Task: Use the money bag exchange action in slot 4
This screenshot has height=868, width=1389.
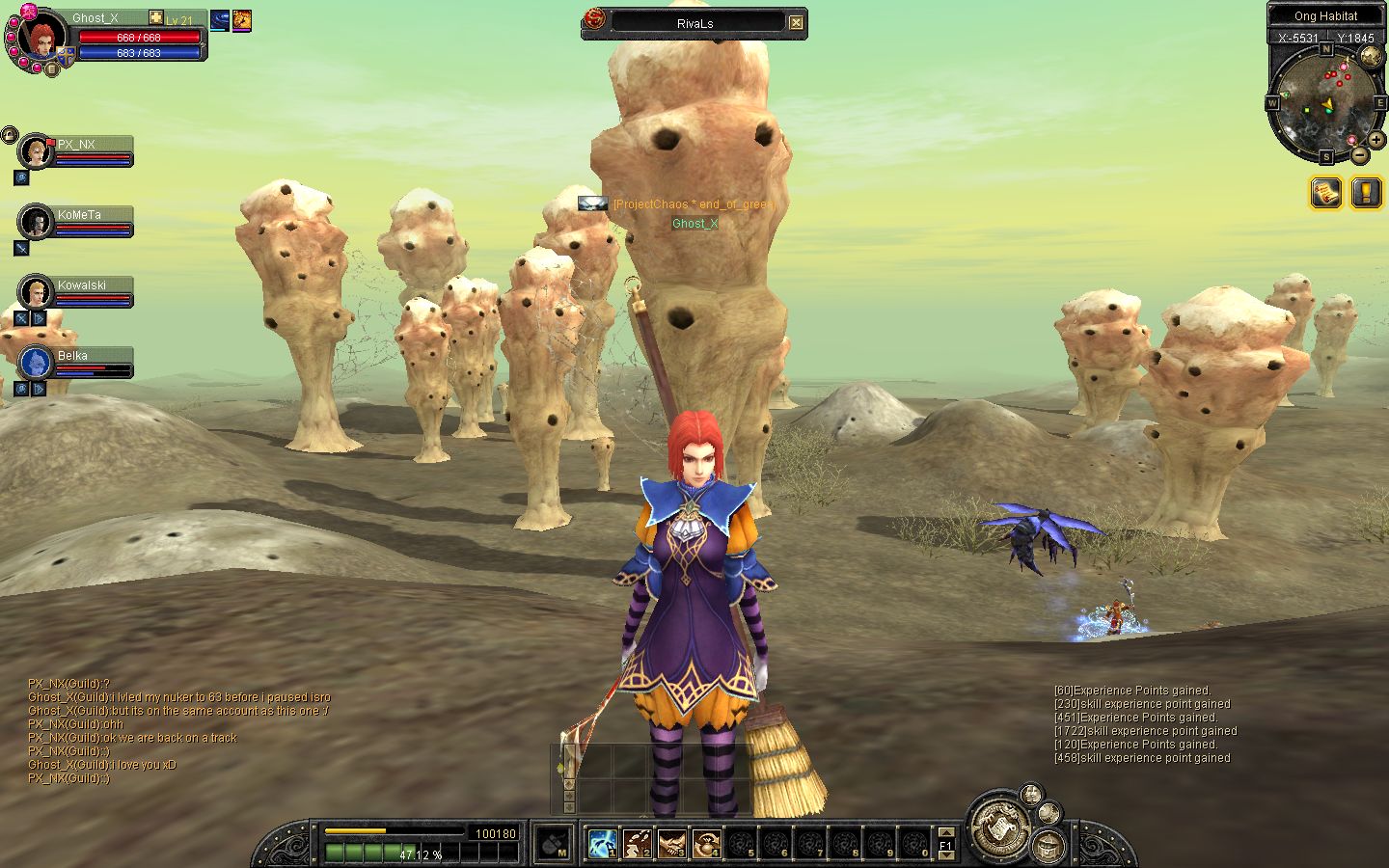Action: 706,844
